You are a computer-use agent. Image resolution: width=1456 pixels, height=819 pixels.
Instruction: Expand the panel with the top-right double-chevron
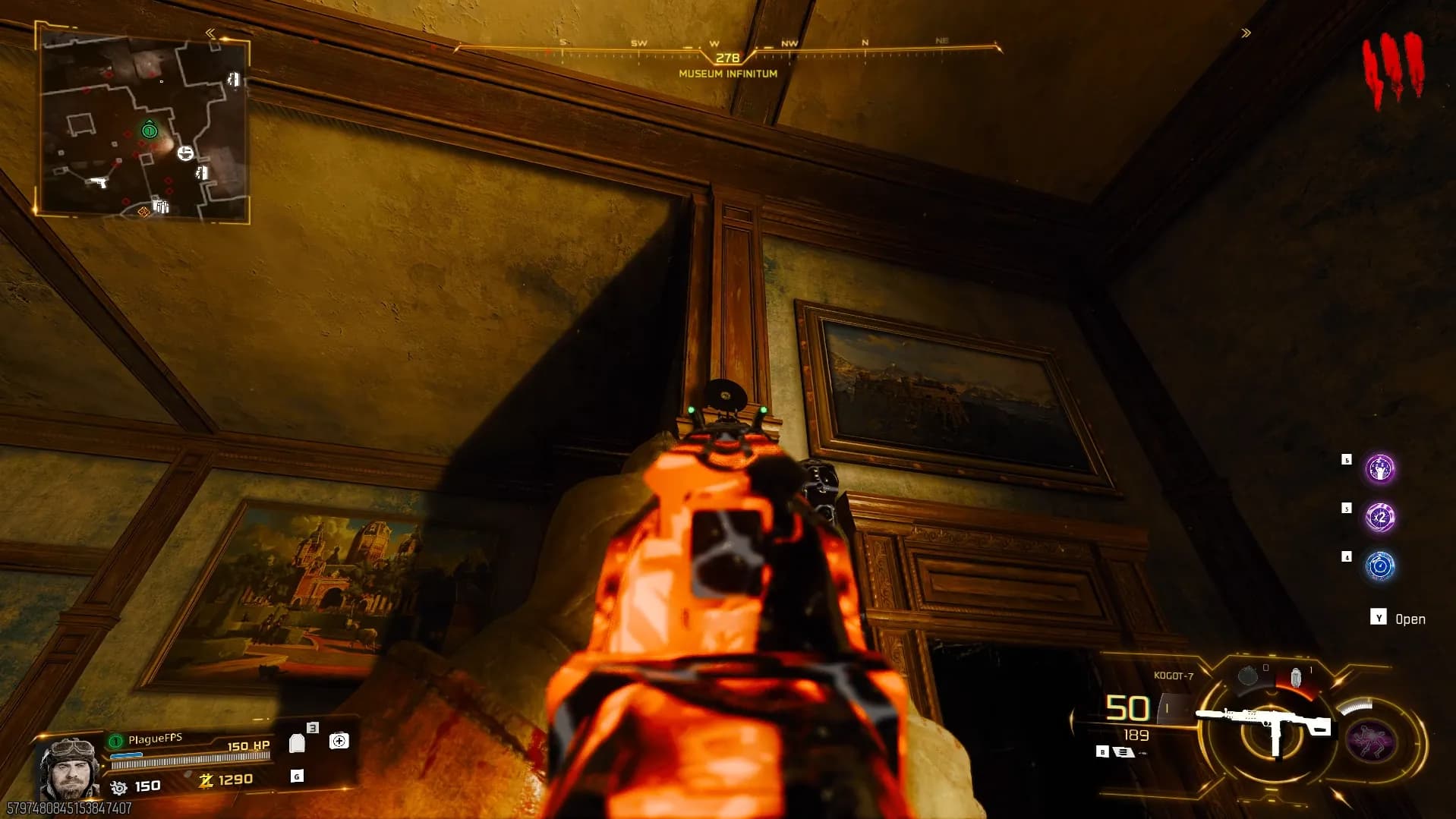pyautogui.click(x=1246, y=33)
